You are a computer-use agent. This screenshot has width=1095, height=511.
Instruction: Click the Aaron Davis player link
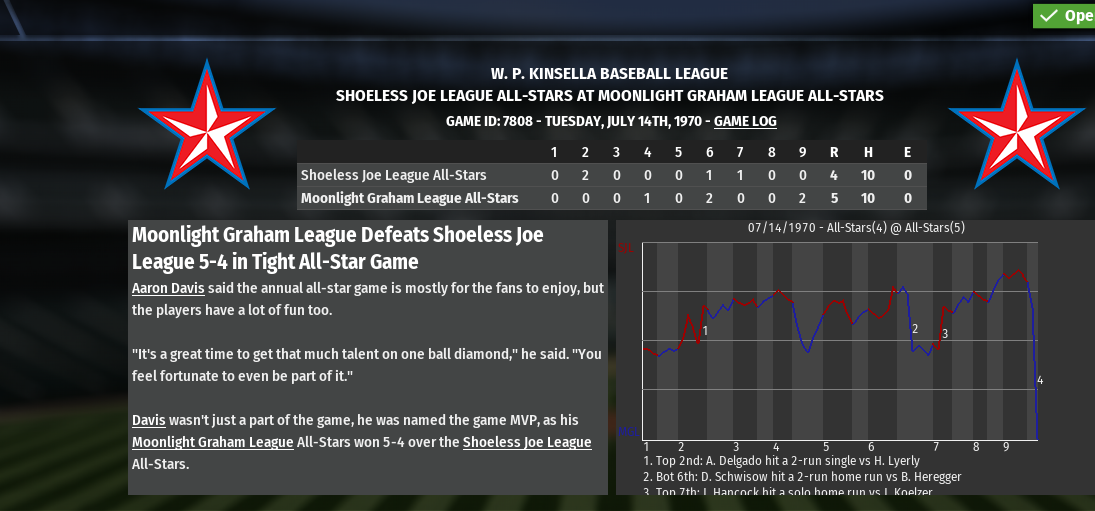(x=168, y=288)
